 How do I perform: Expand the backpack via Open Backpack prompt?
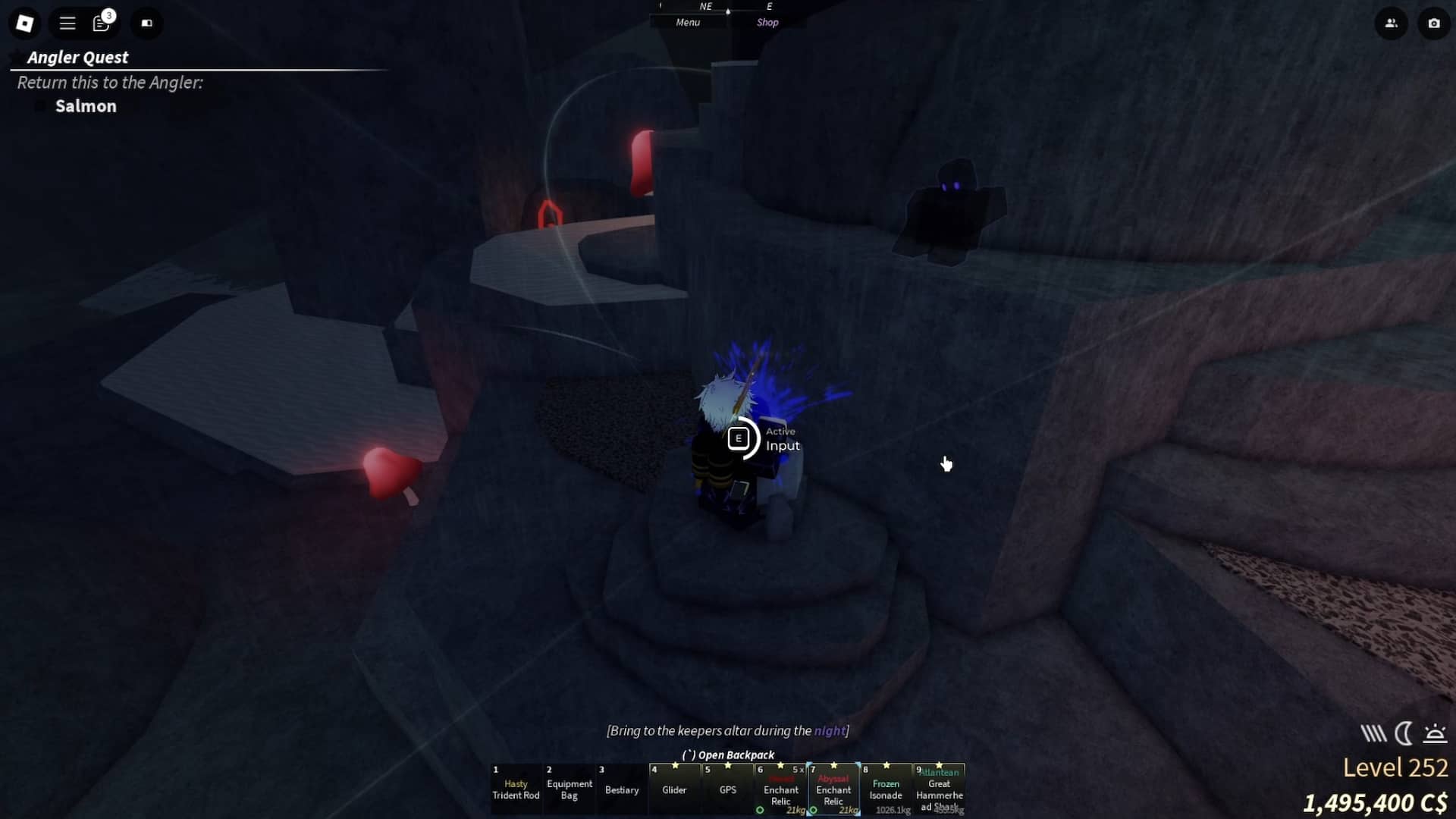[728, 755]
